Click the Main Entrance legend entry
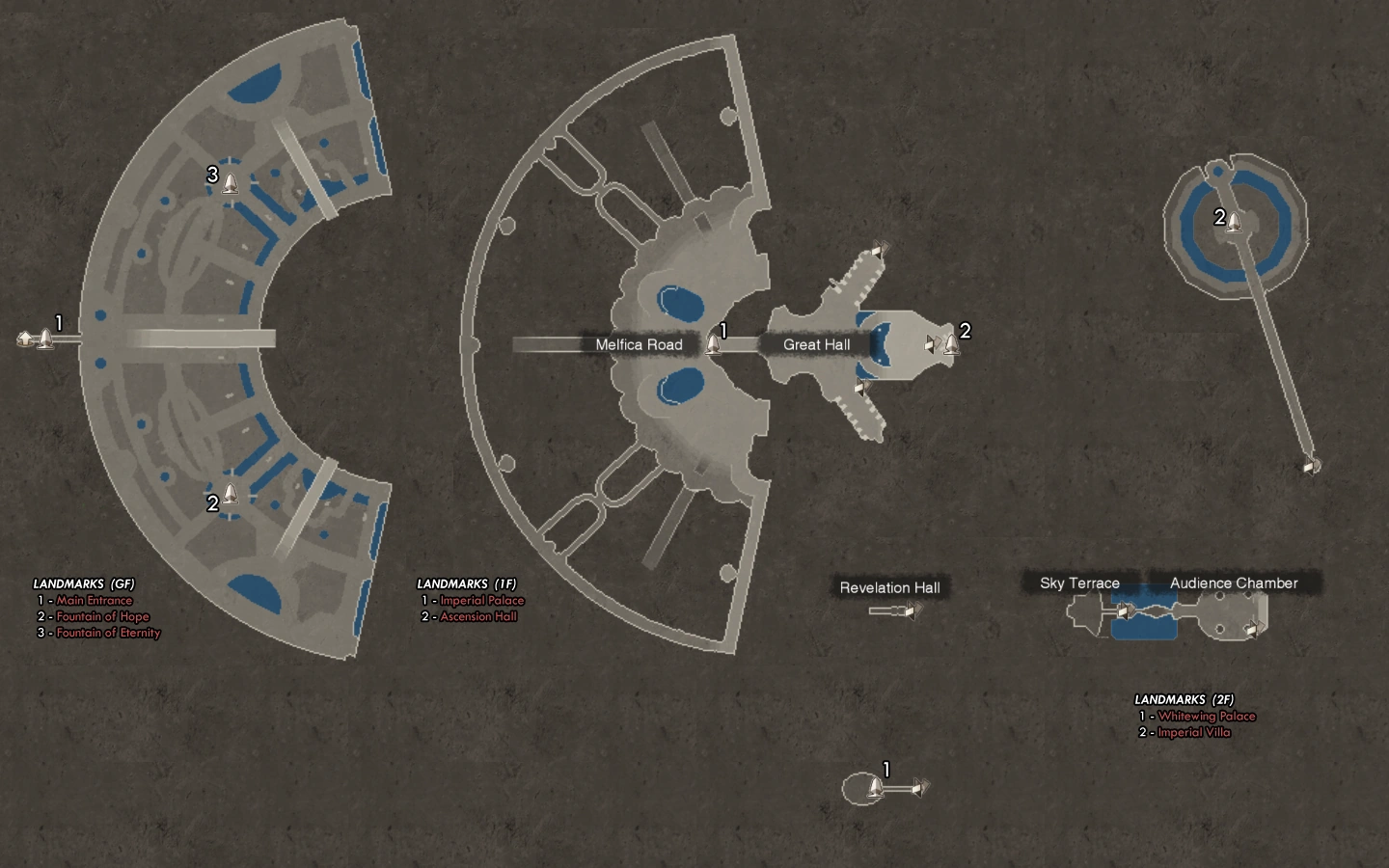Viewport: 1389px width, 868px height. click(94, 600)
